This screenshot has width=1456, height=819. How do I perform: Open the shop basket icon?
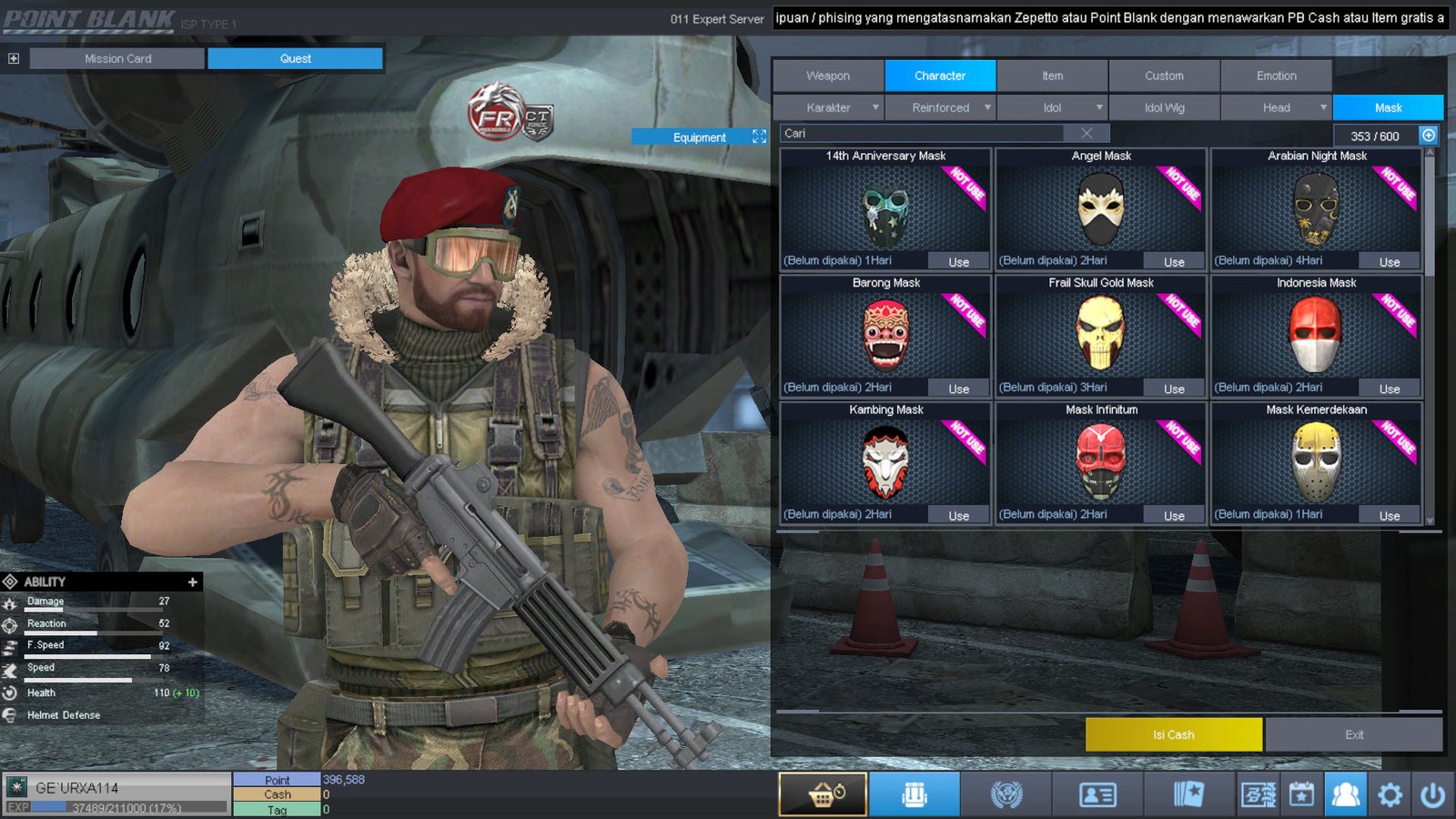(x=824, y=794)
